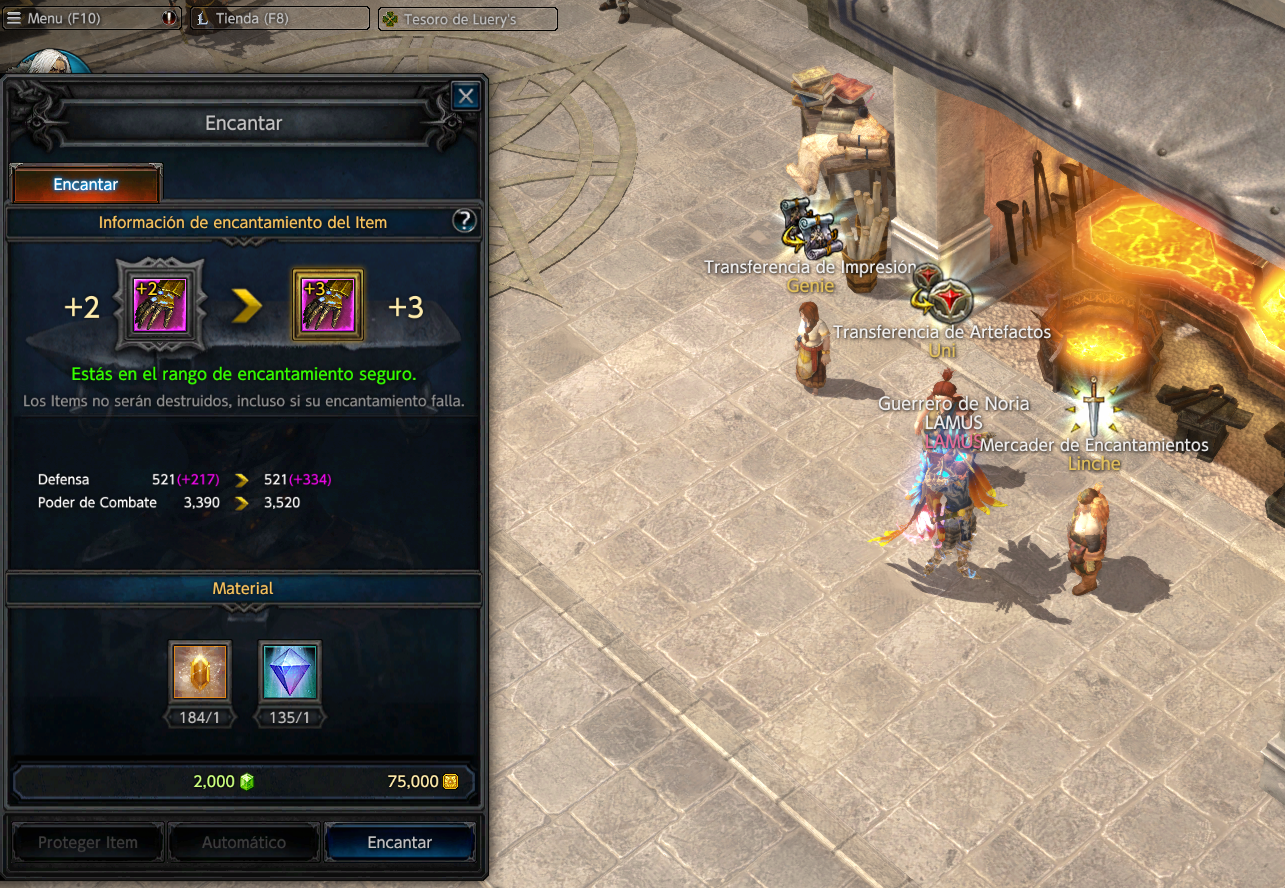Select the blue crystal material slot

point(290,671)
